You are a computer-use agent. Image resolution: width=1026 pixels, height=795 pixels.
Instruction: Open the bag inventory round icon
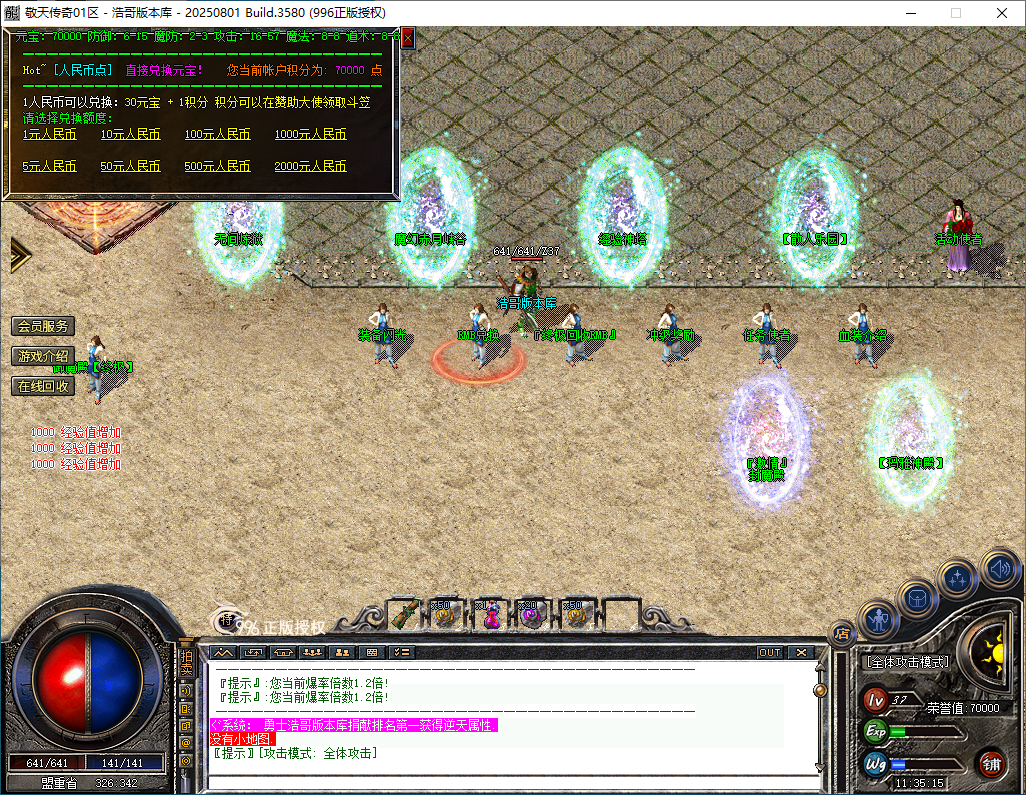click(x=918, y=599)
